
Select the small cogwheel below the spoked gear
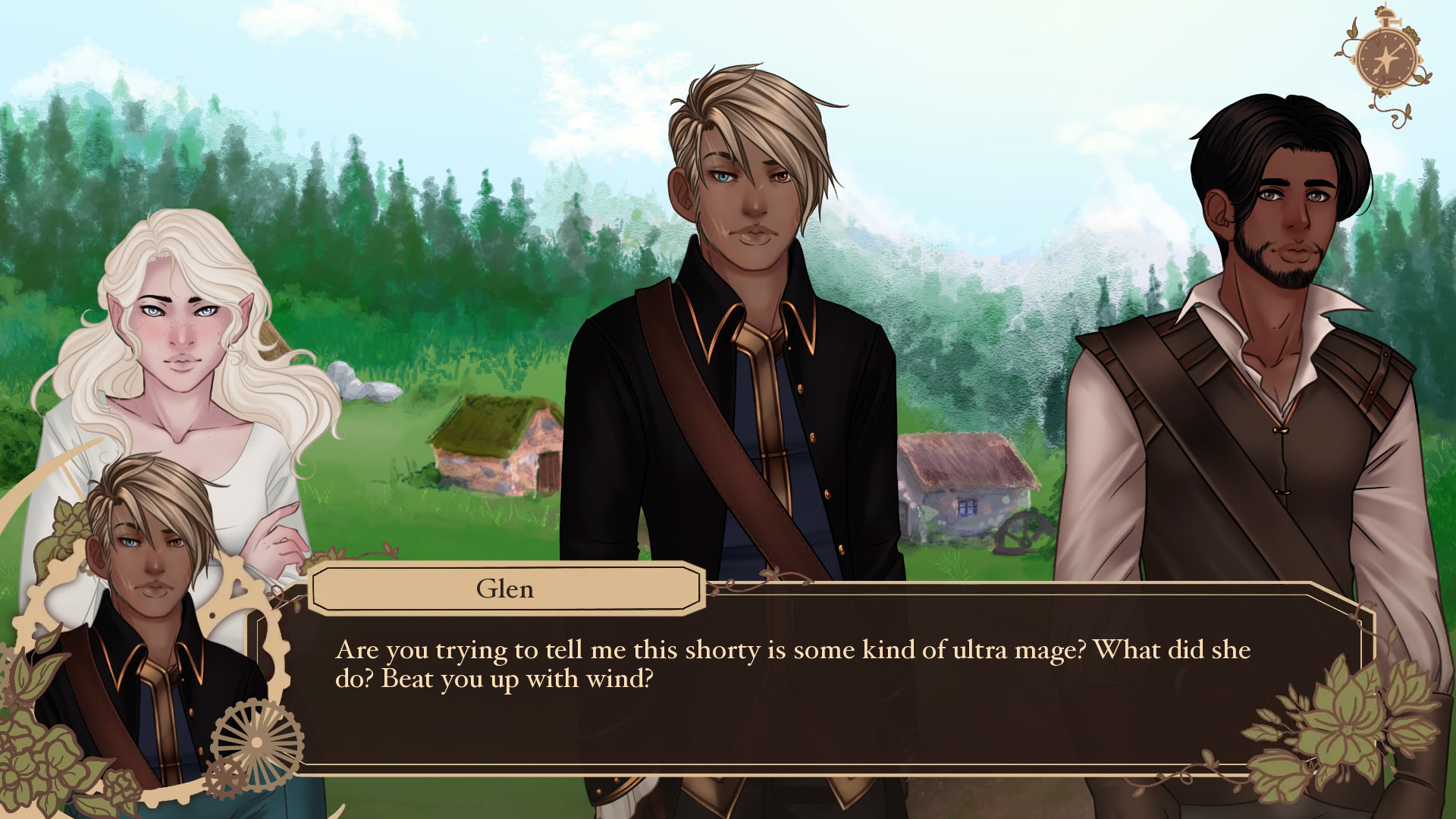coord(225,777)
